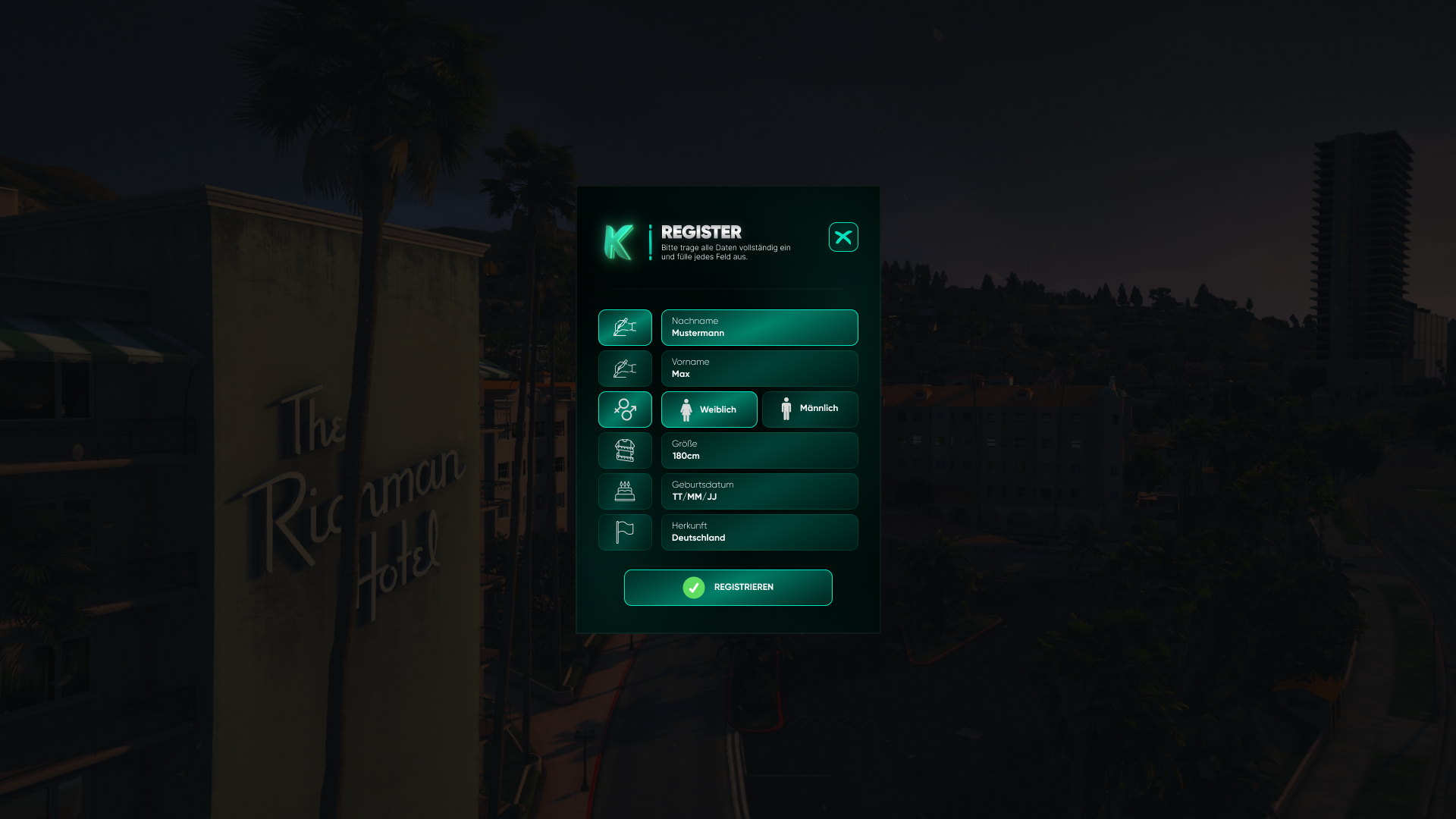Select the Männlich gender option

tap(810, 409)
